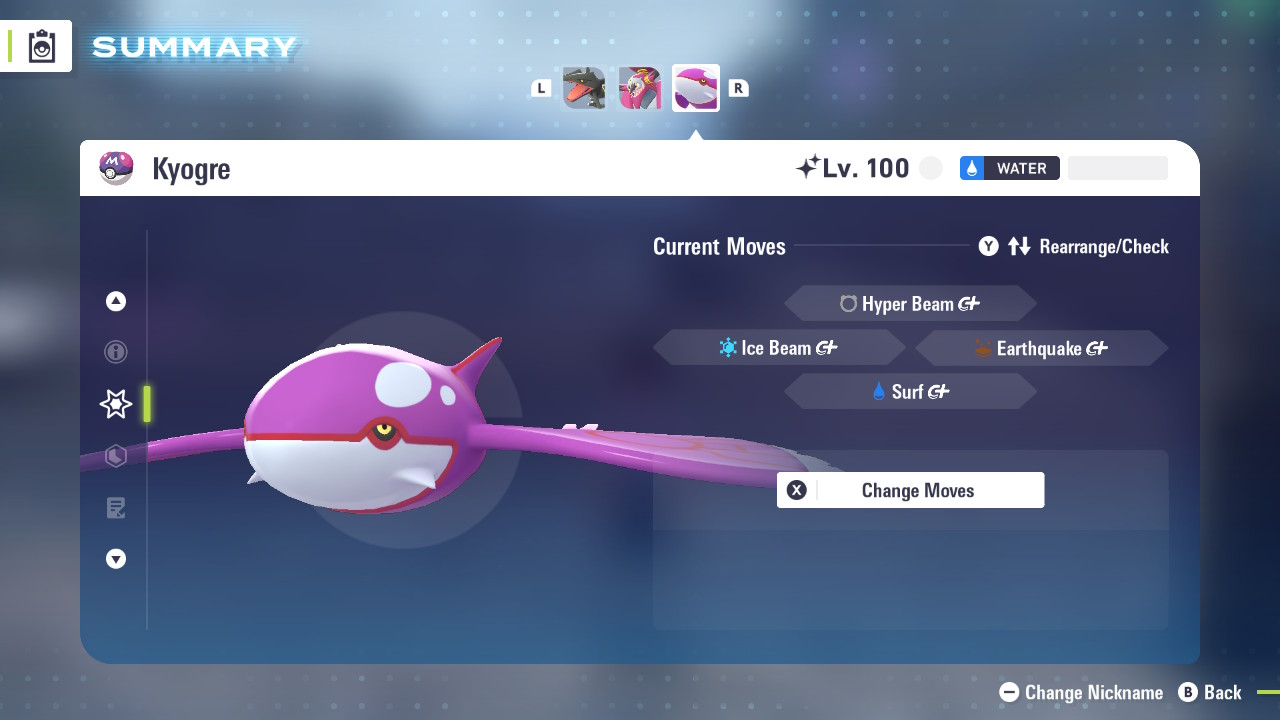1280x720 pixels.
Task: Activate Change Nickname at the bottom
Action: [x=1080, y=692]
